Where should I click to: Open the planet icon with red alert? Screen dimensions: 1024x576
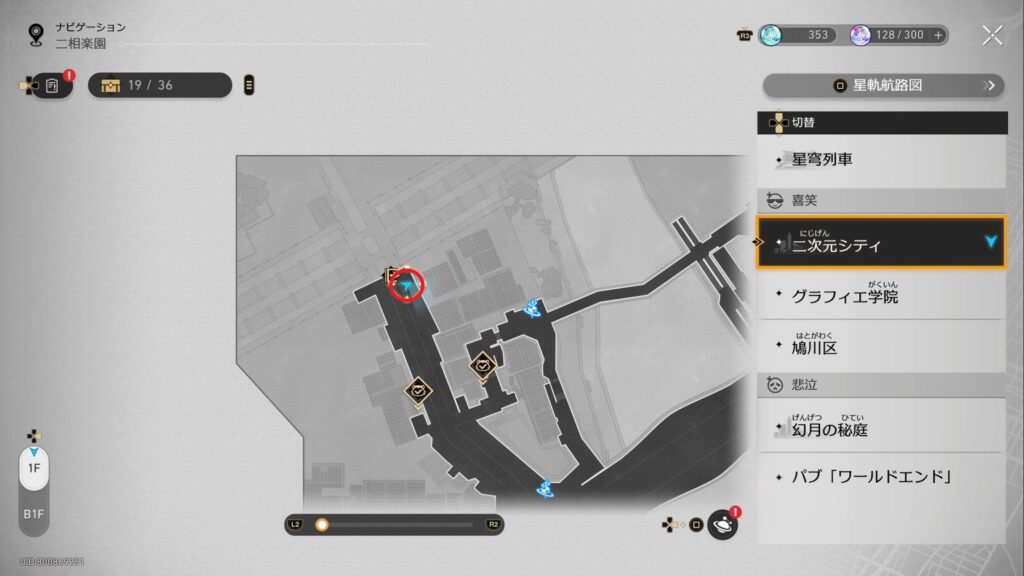point(722,525)
